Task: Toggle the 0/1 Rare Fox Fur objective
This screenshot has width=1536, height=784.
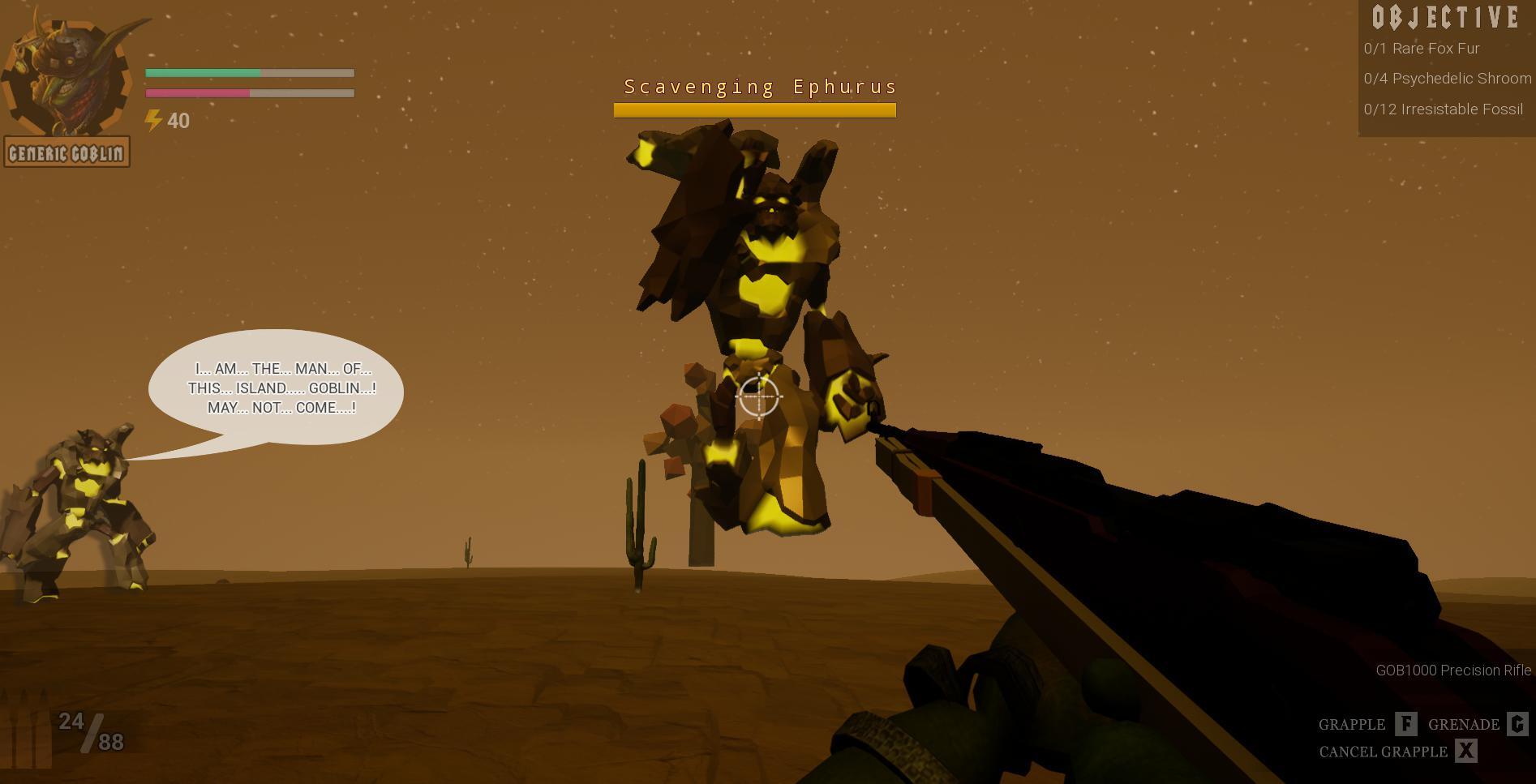Action: click(1422, 49)
